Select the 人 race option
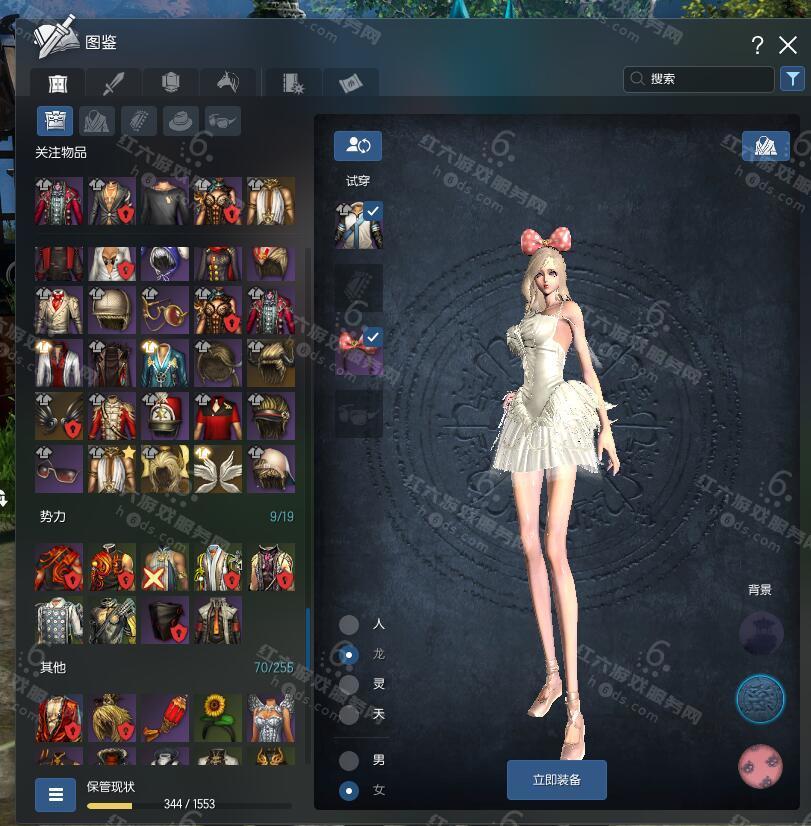 point(349,624)
